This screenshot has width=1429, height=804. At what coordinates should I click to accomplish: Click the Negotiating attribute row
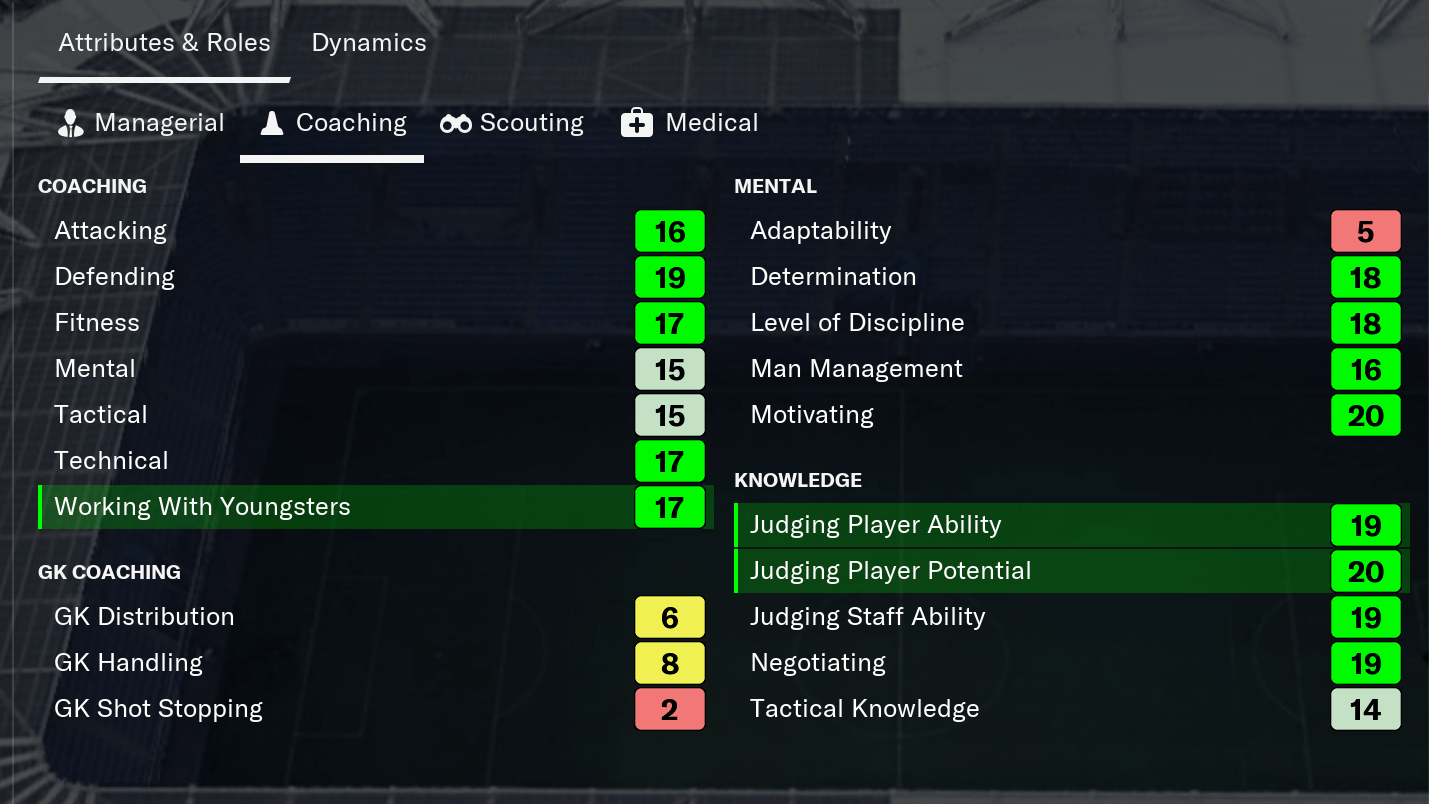click(817, 662)
